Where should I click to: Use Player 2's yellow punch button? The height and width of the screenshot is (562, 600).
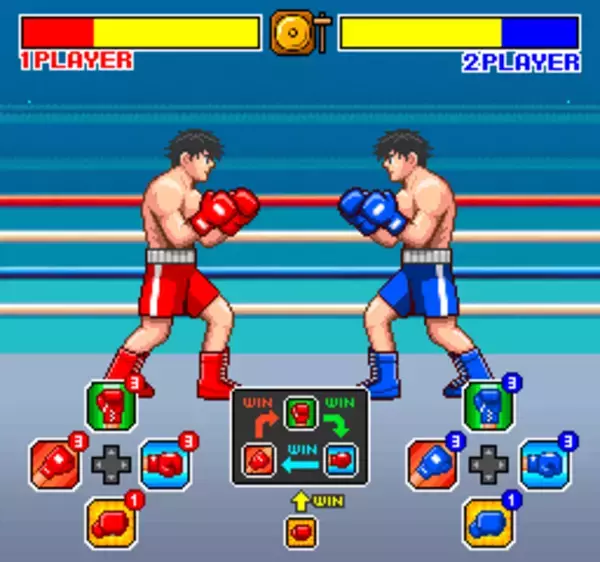click(488, 522)
